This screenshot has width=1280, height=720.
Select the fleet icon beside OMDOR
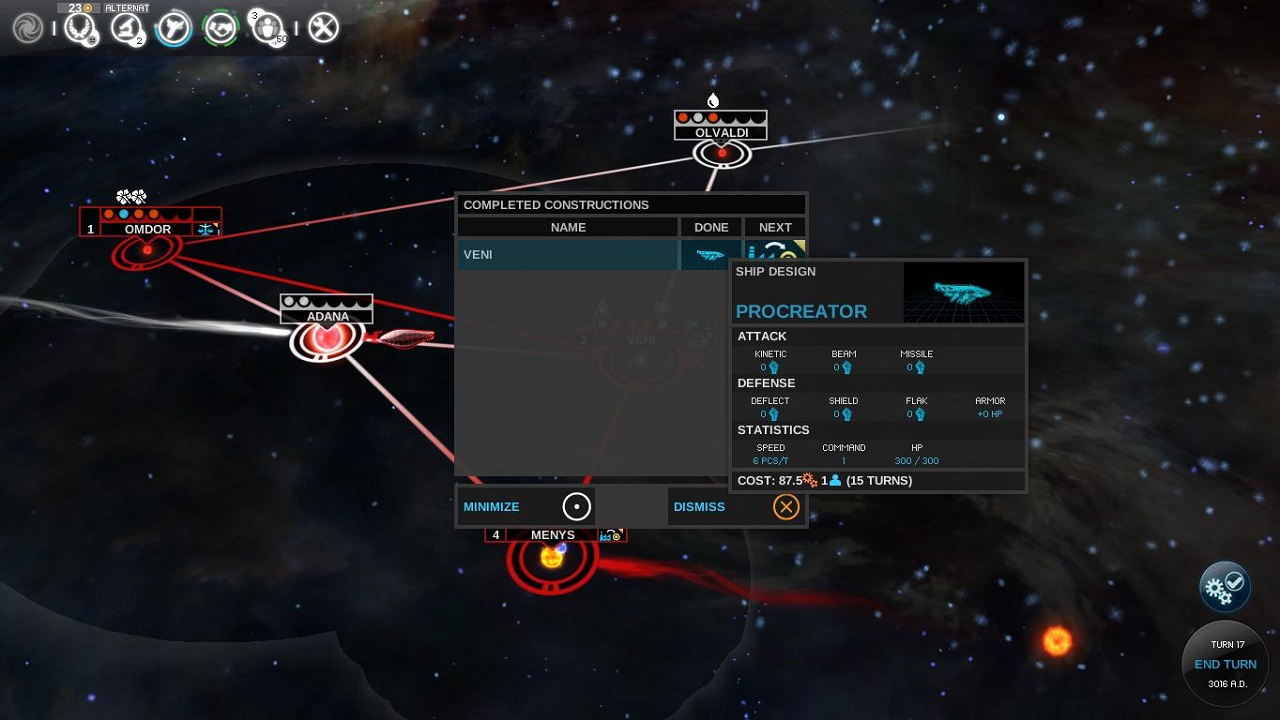[x=207, y=228]
